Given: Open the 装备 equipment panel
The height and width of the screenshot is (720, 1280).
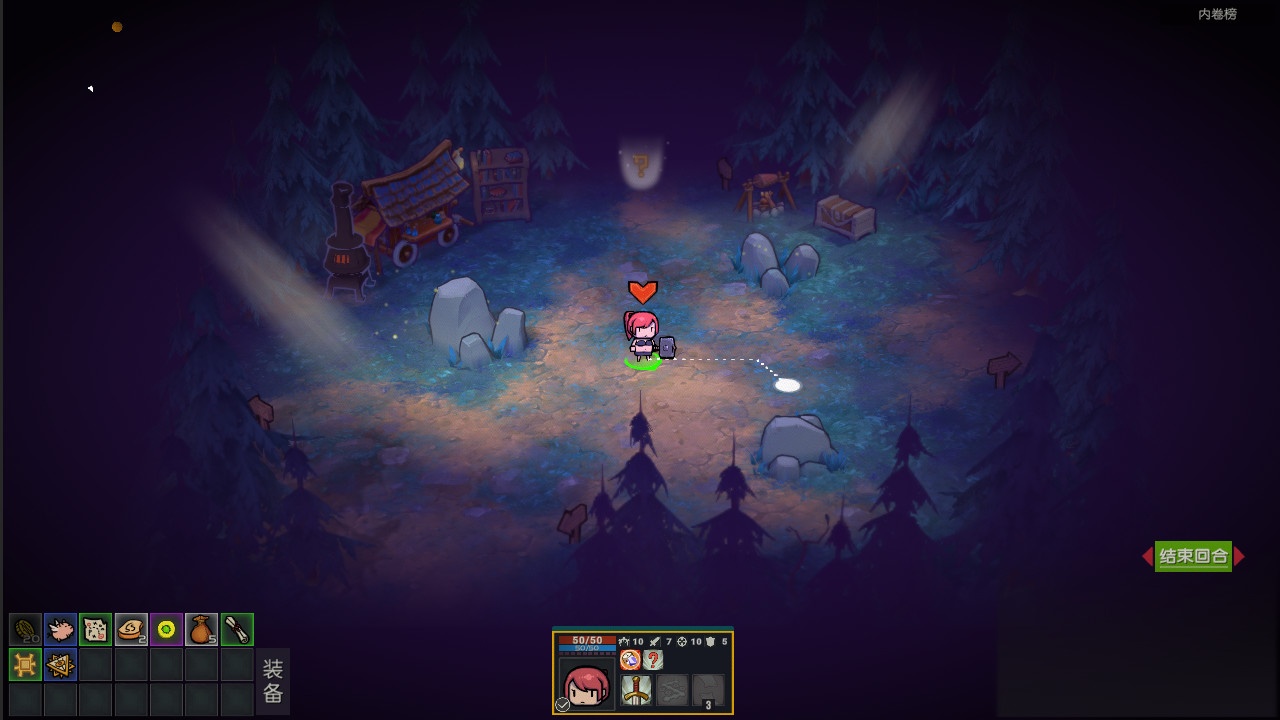Looking at the screenshot, I should [x=273, y=681].
